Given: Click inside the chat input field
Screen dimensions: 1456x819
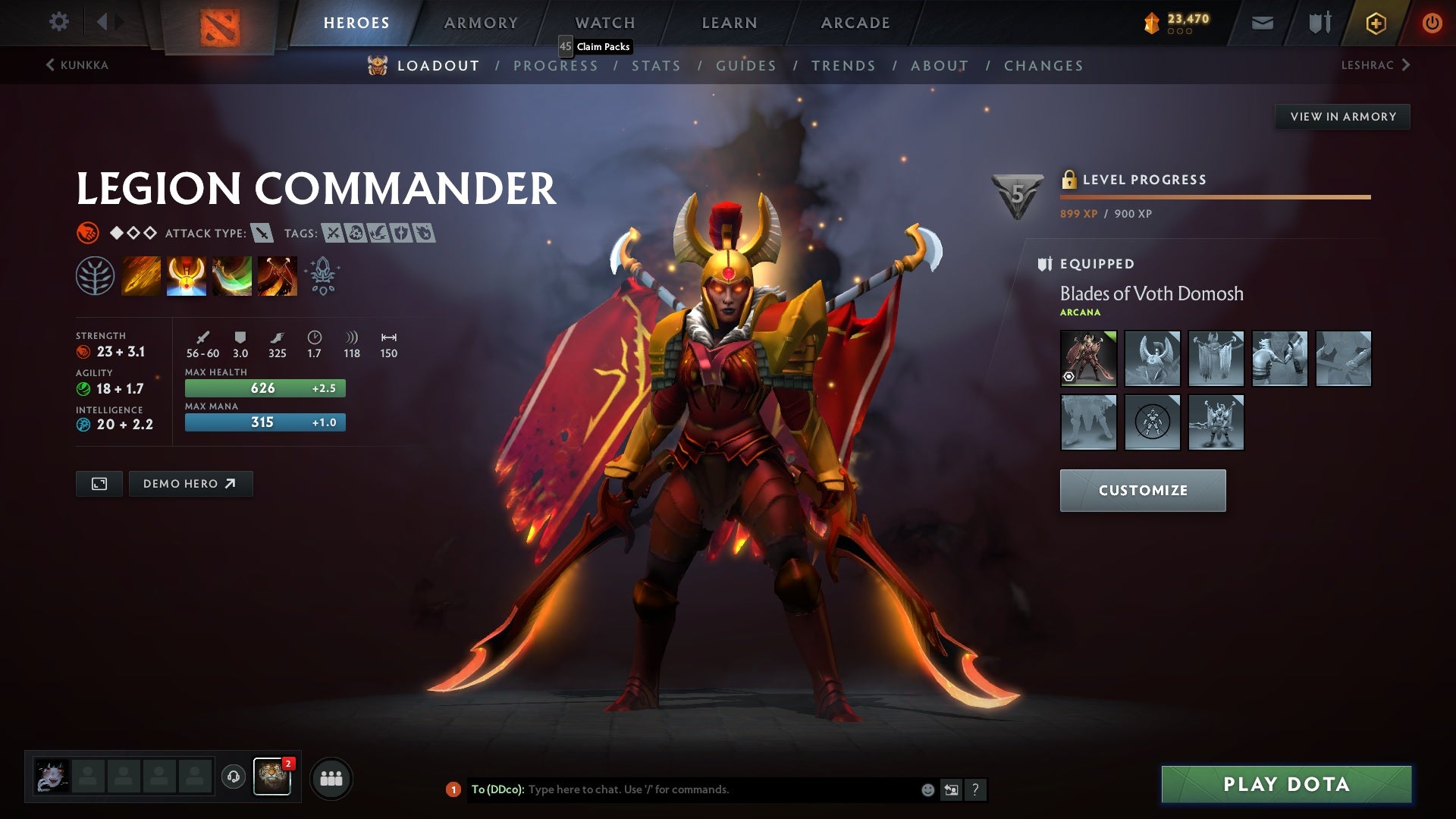Looking at the screenshot, I should click(x=682, y=789).
